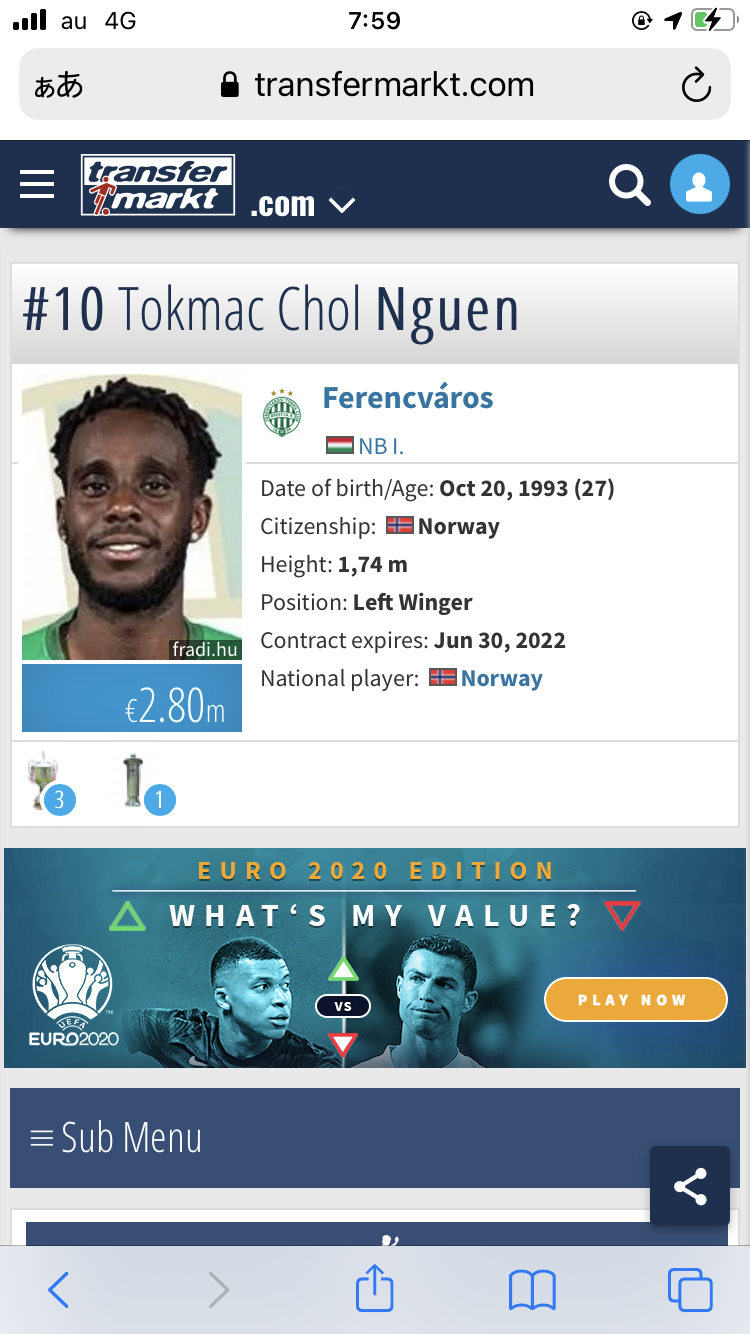The image size is (750, 1334).
Task: Expand the Sub Menu bar
Action: point(375,1138)
